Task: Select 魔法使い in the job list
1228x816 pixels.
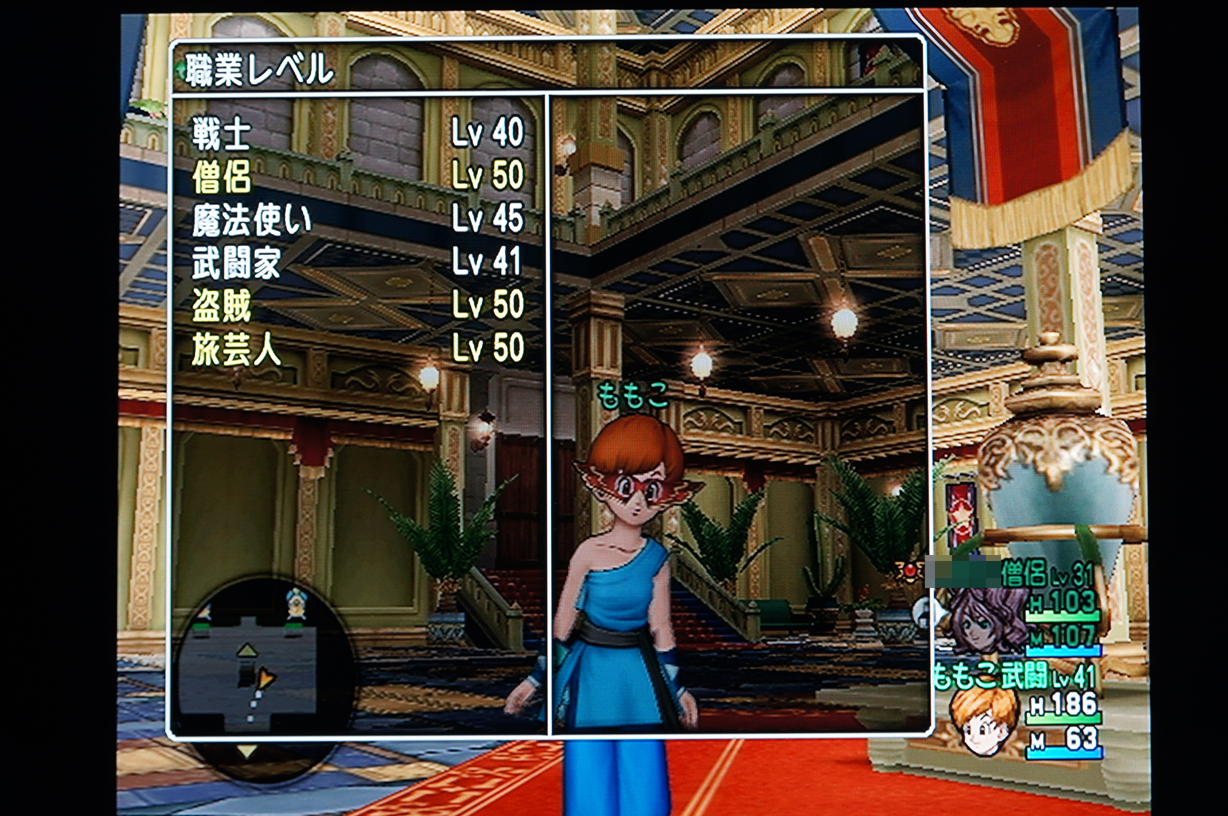Action: 357,219
